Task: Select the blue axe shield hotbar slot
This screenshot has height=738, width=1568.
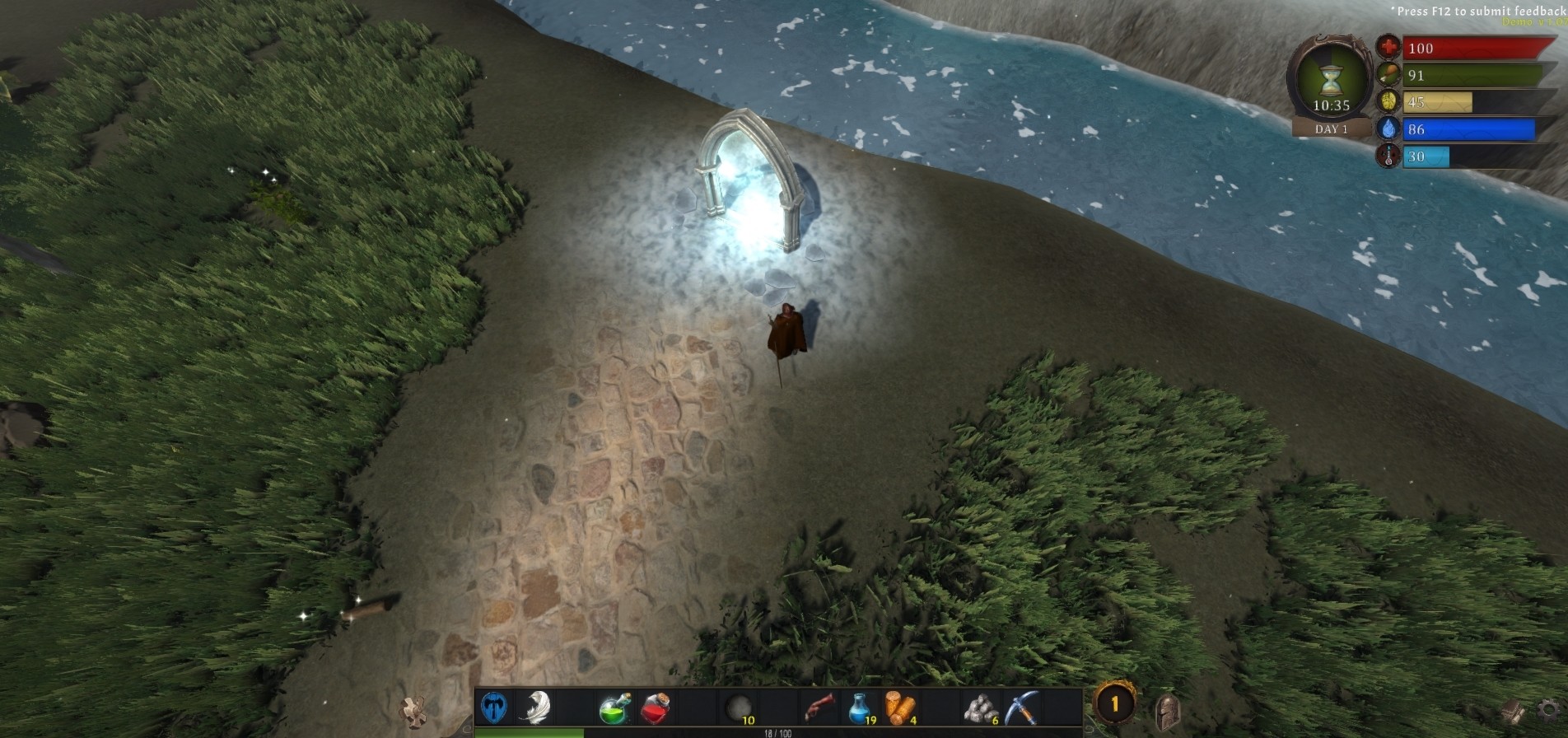Action: (x=494, y=708)
